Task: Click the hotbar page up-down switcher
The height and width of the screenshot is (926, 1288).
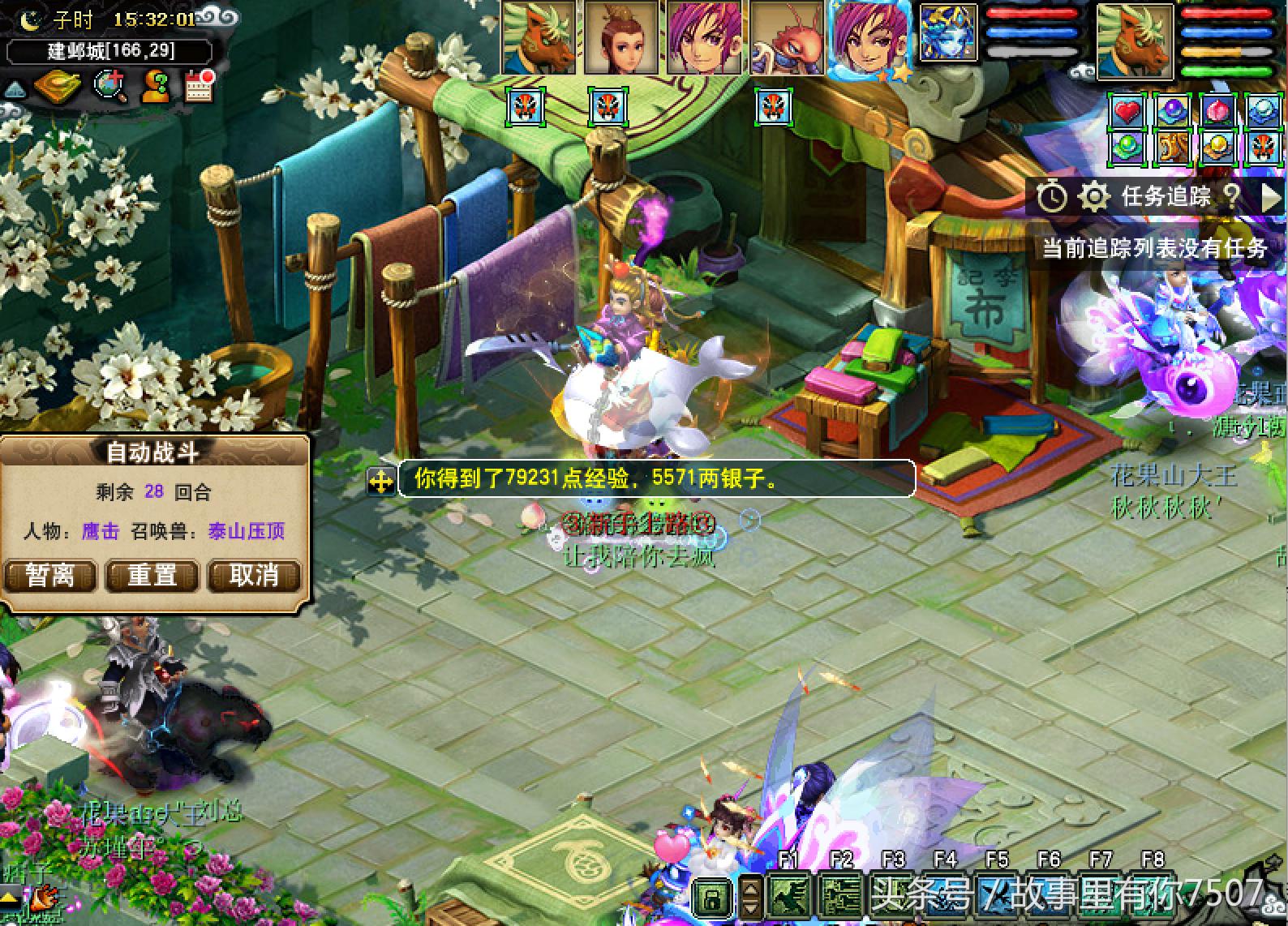Action: click(750, 897)
